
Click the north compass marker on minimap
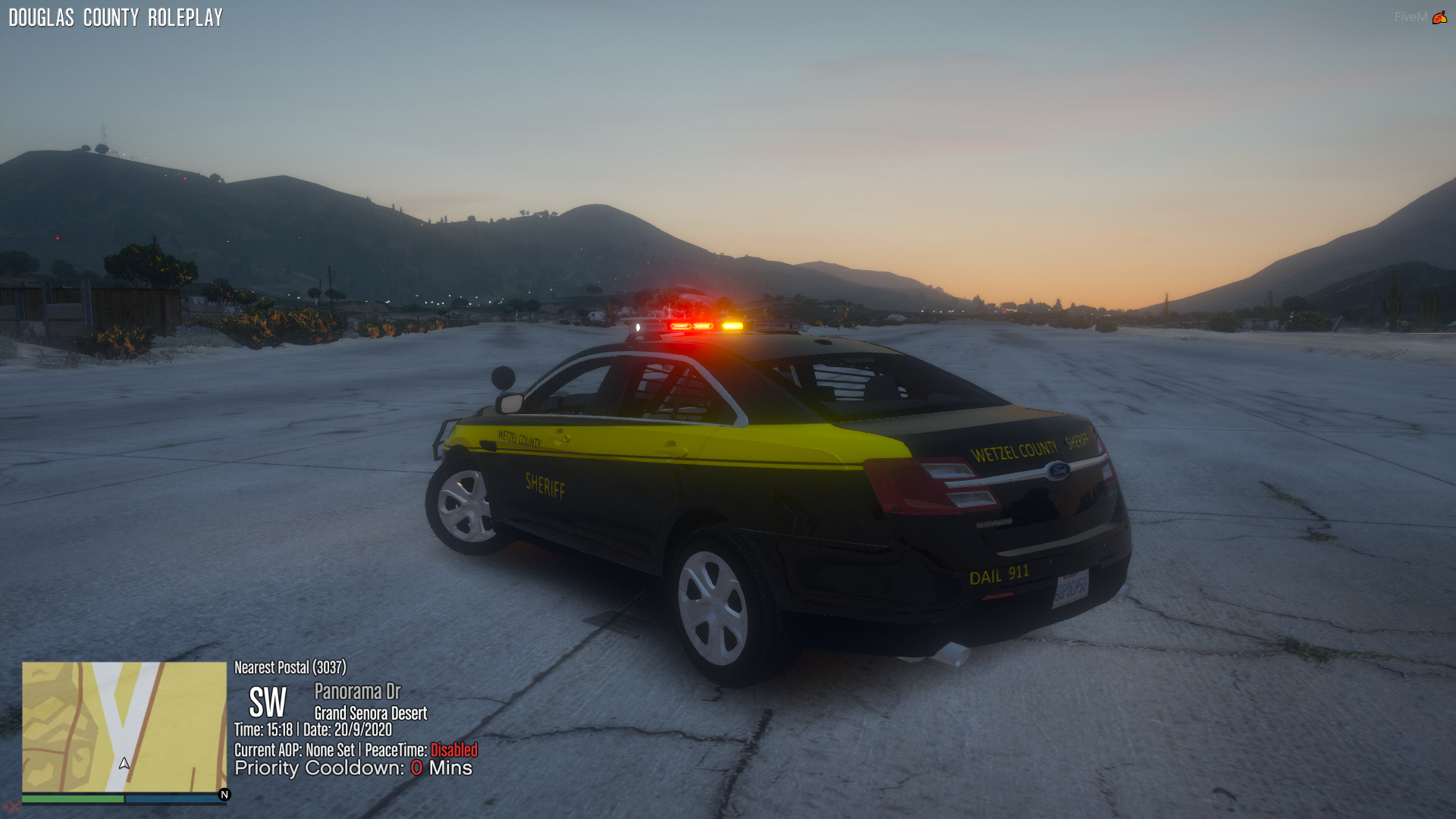coord(224,795)
